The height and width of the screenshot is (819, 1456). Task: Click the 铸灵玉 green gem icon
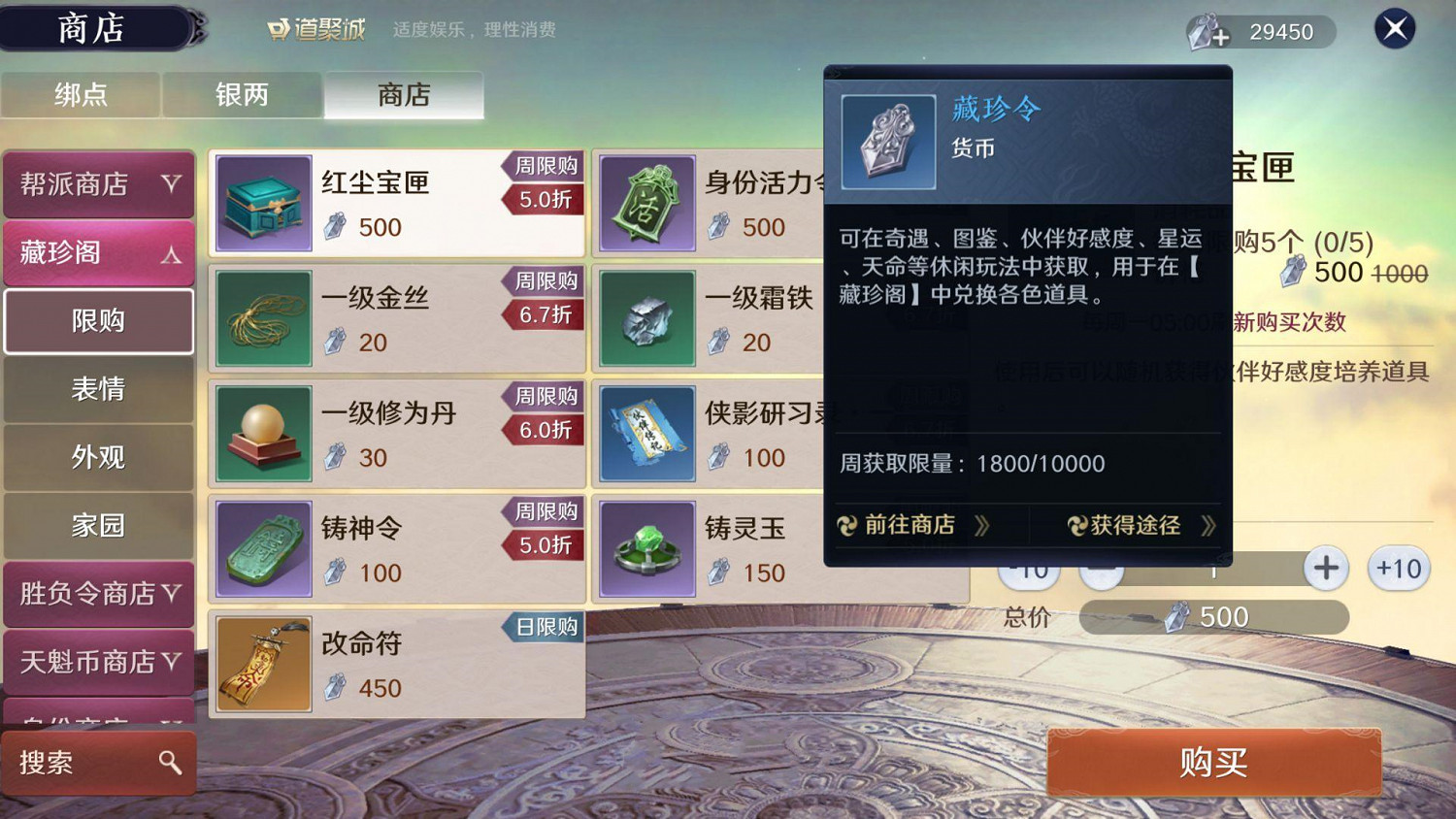(x=645, y=546)
